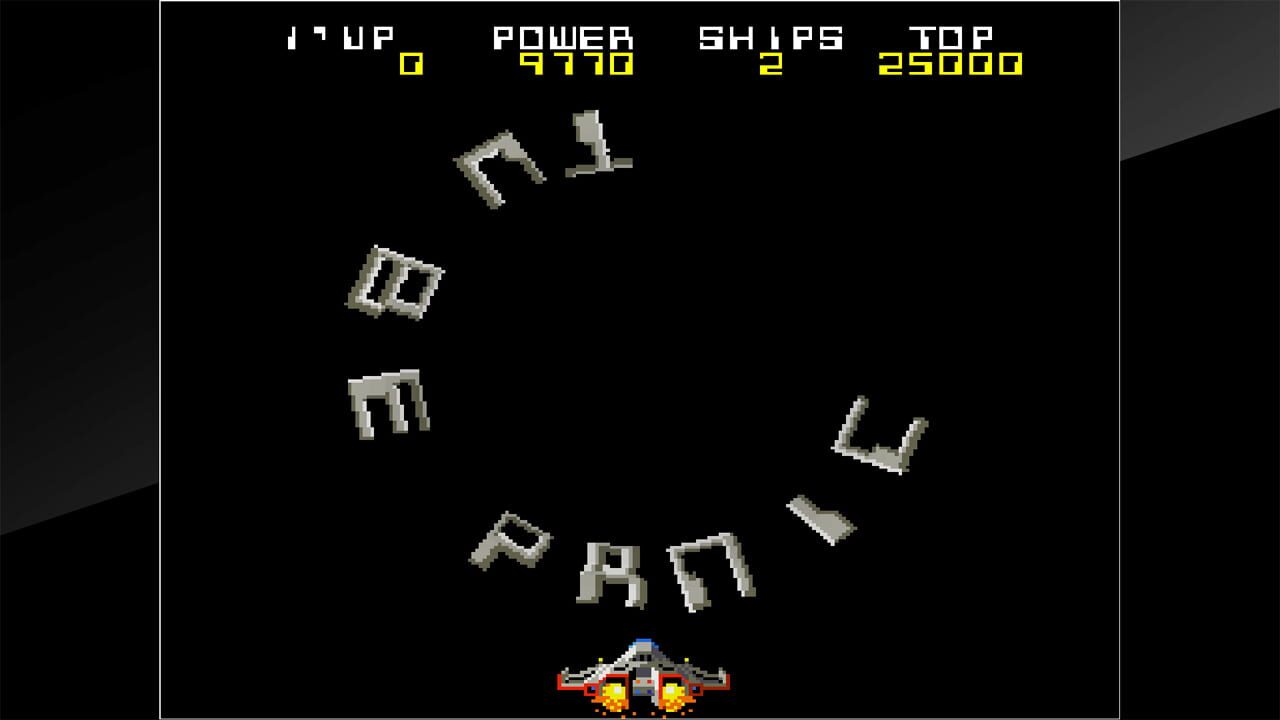Click the letter B sprite on the left
This screenshot has width=1280, height=720.
click(x=393, y=281)
